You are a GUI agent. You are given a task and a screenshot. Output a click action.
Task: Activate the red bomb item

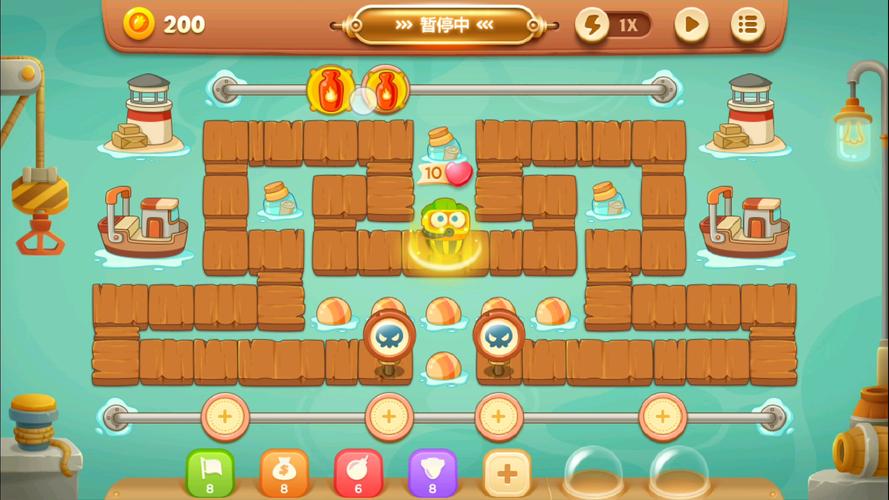(358, 472)
